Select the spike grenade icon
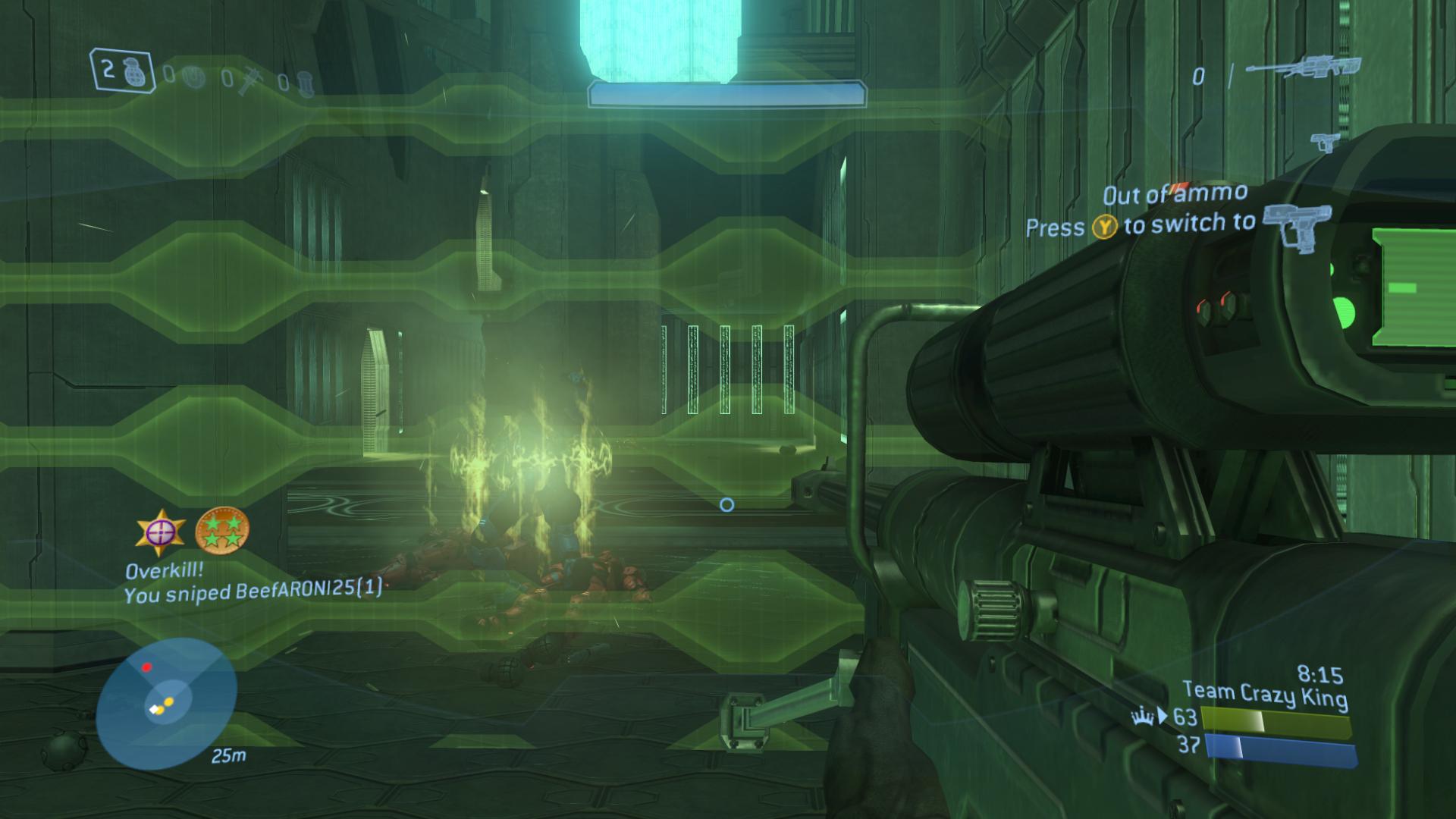Screen dimensions: 1456x819 249,81
